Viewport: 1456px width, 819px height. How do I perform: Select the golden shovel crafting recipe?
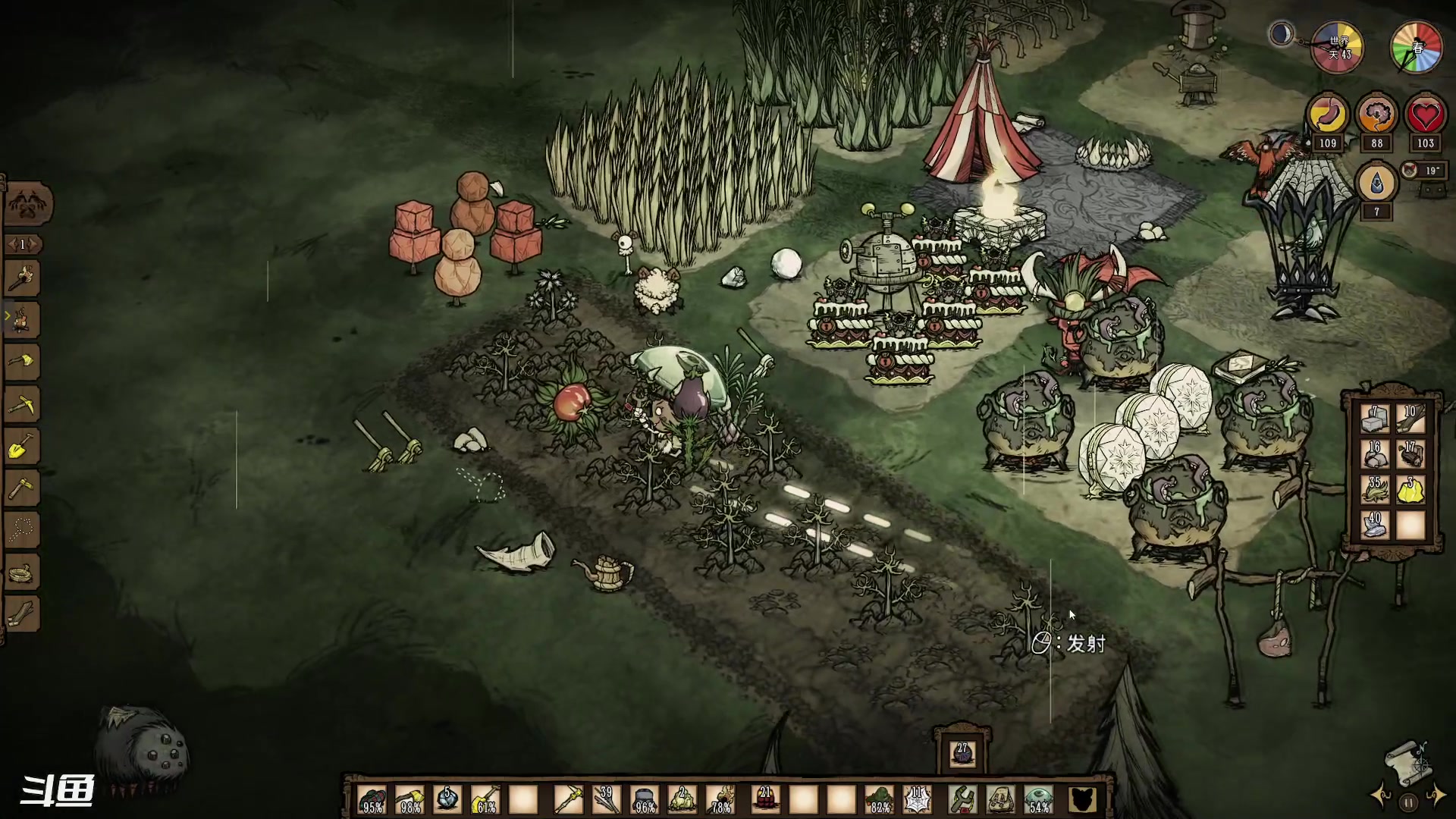(22, 447)
